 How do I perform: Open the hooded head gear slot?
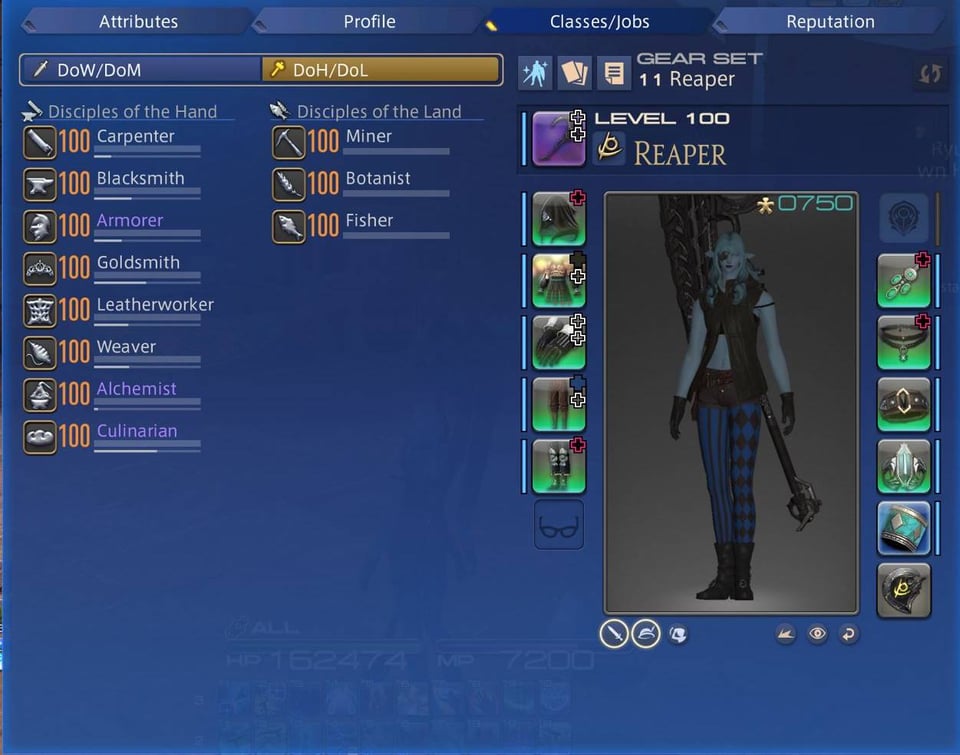click(x=558, y=220)
